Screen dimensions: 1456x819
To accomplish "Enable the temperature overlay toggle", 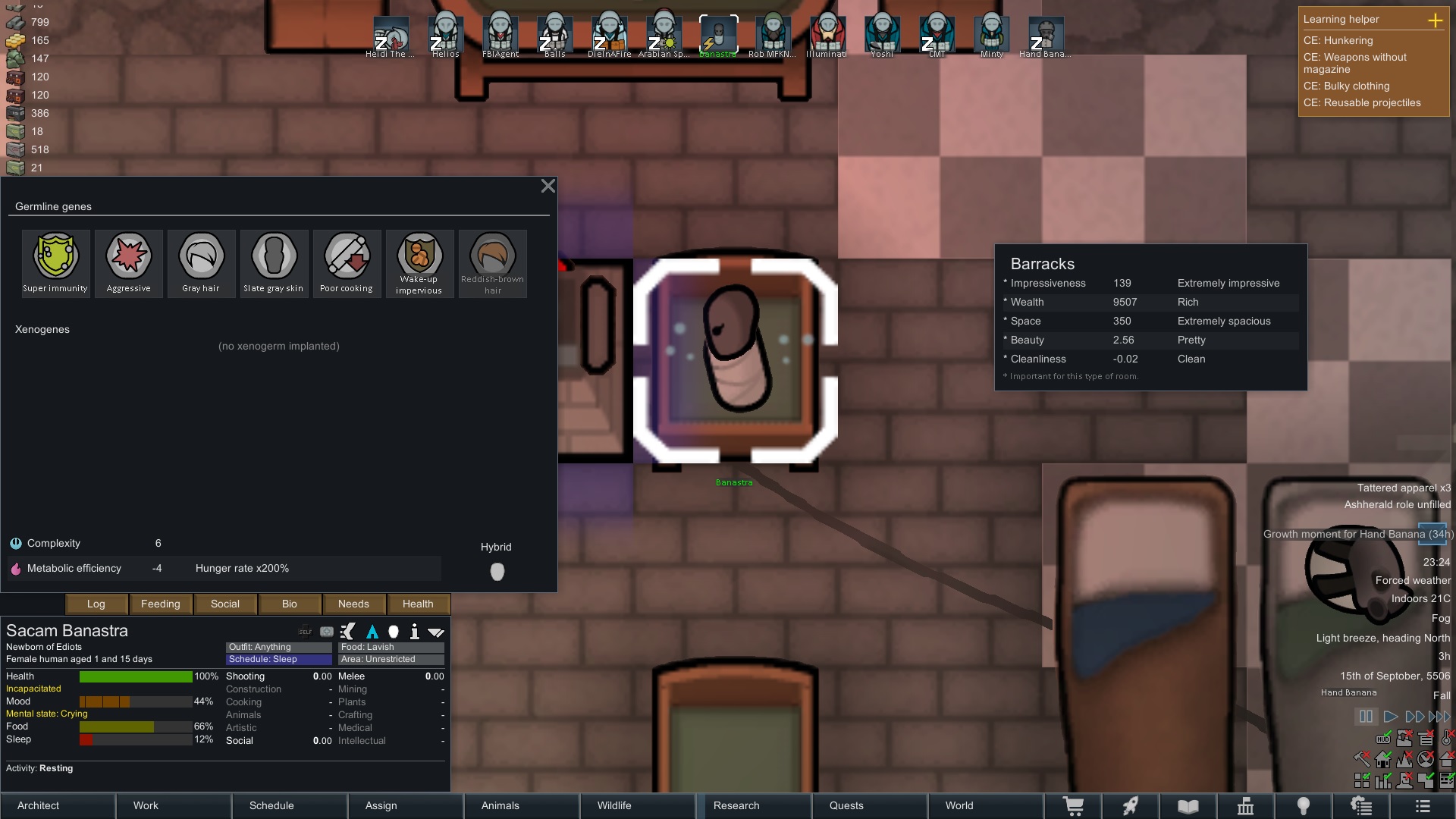I will [1445, 738].
